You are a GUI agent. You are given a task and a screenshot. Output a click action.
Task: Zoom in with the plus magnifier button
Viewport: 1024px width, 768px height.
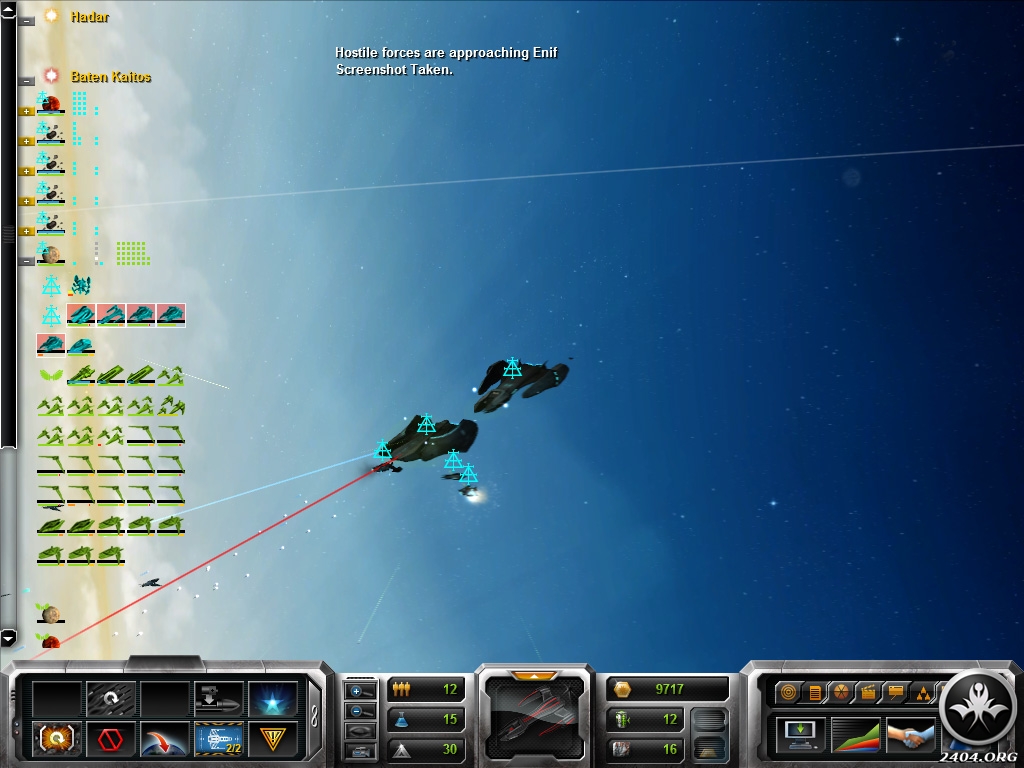pos(360,691)
